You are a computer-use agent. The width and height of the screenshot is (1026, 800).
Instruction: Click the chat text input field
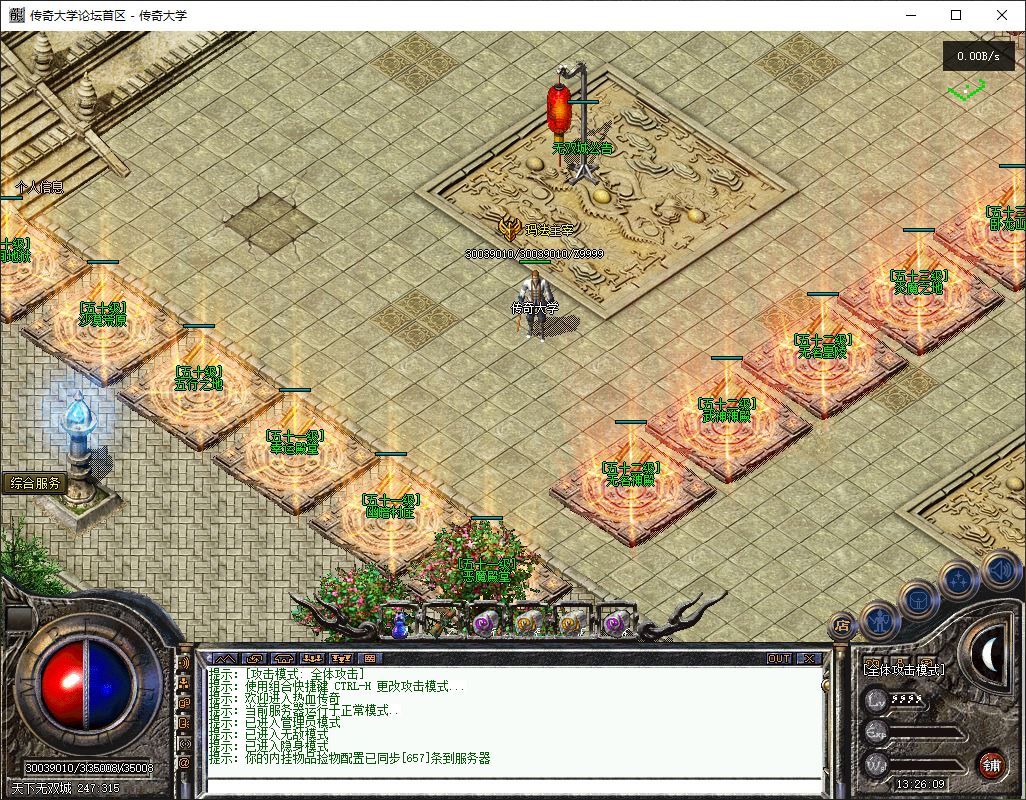click(510, 785)
